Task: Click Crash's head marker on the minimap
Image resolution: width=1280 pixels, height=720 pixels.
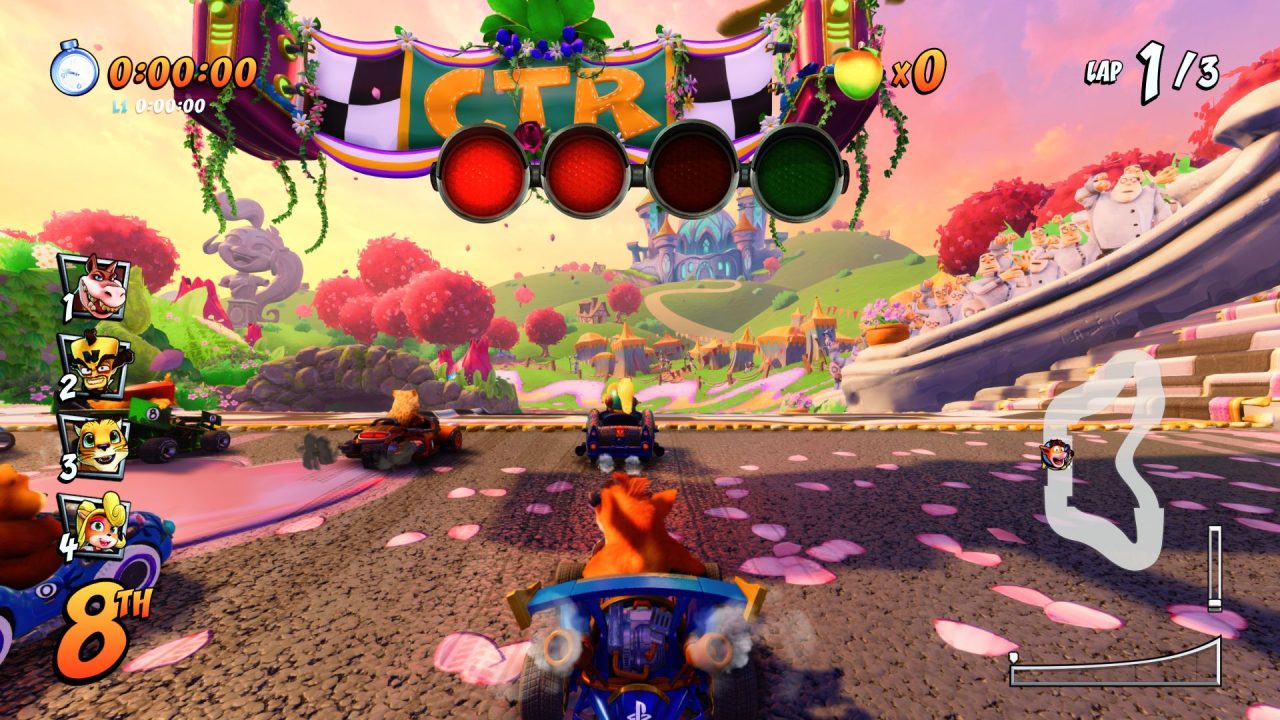Action: pos(1057,455)
